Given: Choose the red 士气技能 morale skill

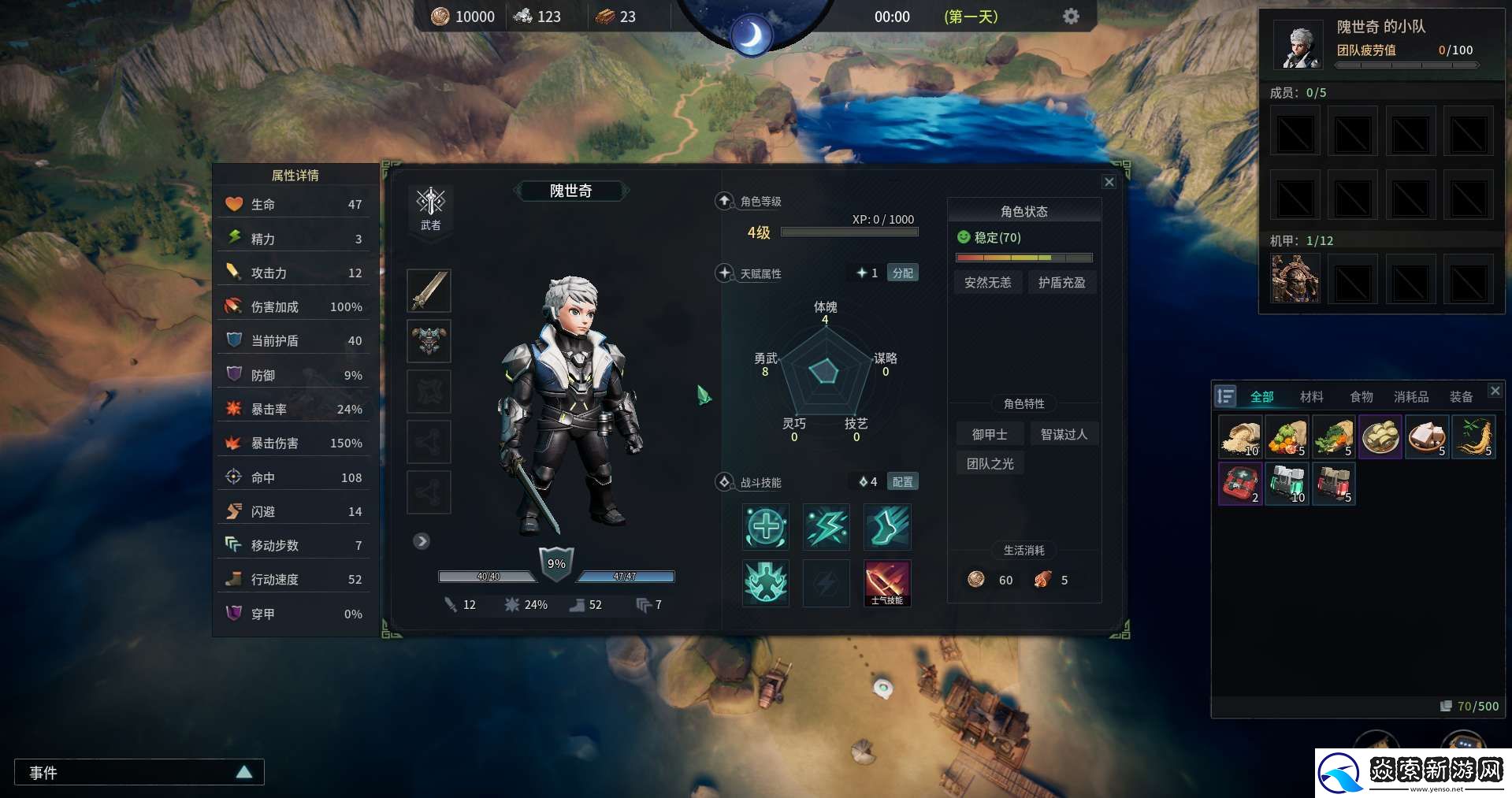Looking at the screenshot, I should 887,583.
